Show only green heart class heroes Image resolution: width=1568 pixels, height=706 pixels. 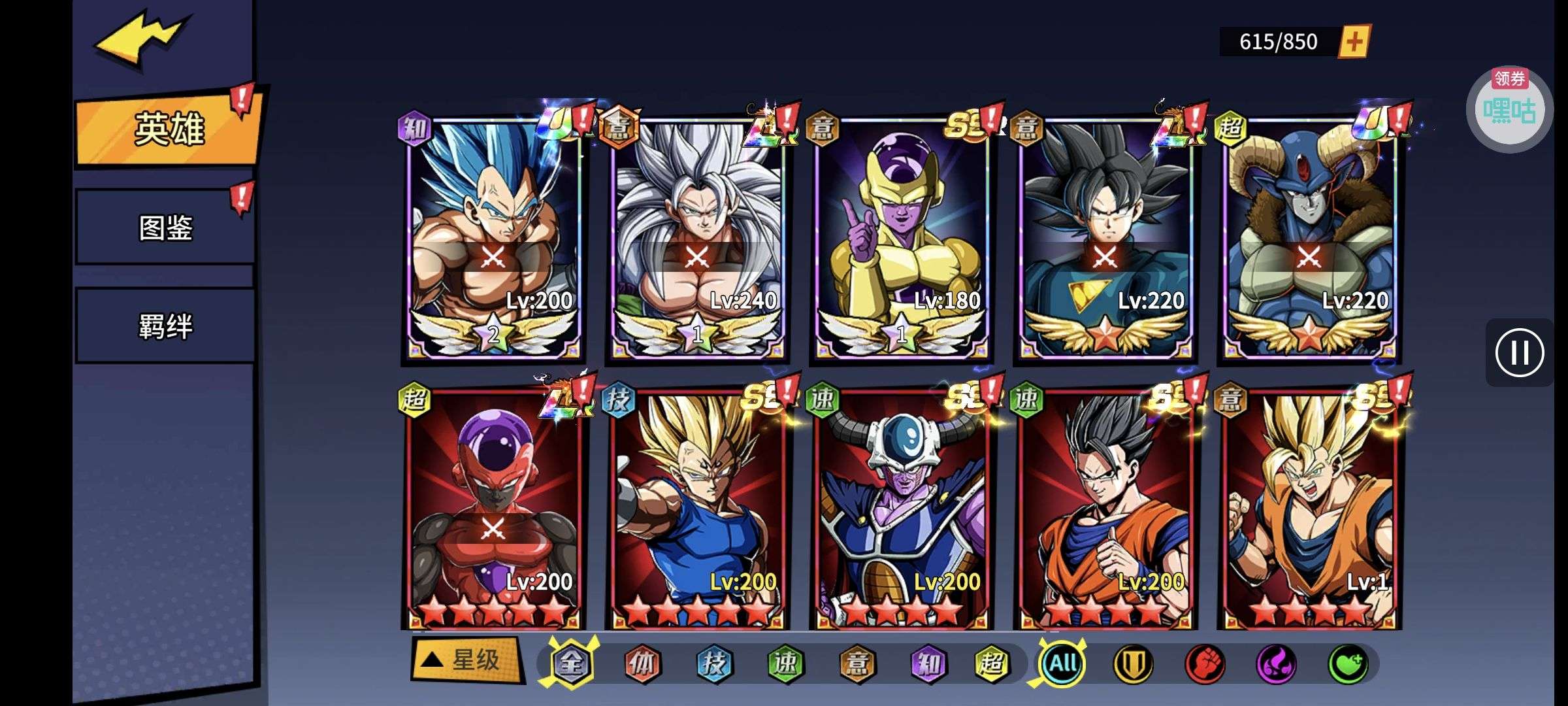click(1347, 664)
